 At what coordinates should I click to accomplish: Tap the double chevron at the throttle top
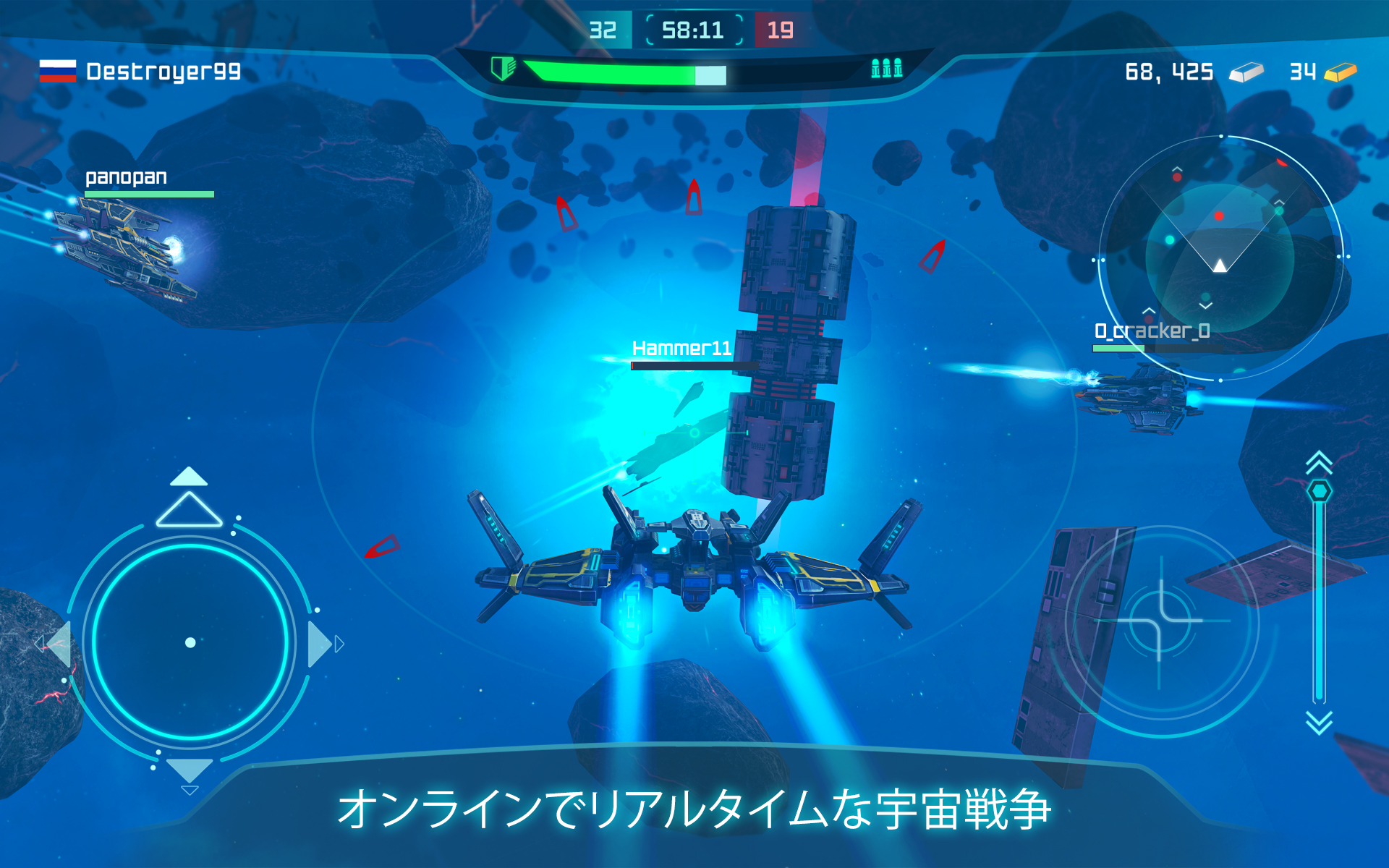pyautogui.click(x=1318, y=461)
